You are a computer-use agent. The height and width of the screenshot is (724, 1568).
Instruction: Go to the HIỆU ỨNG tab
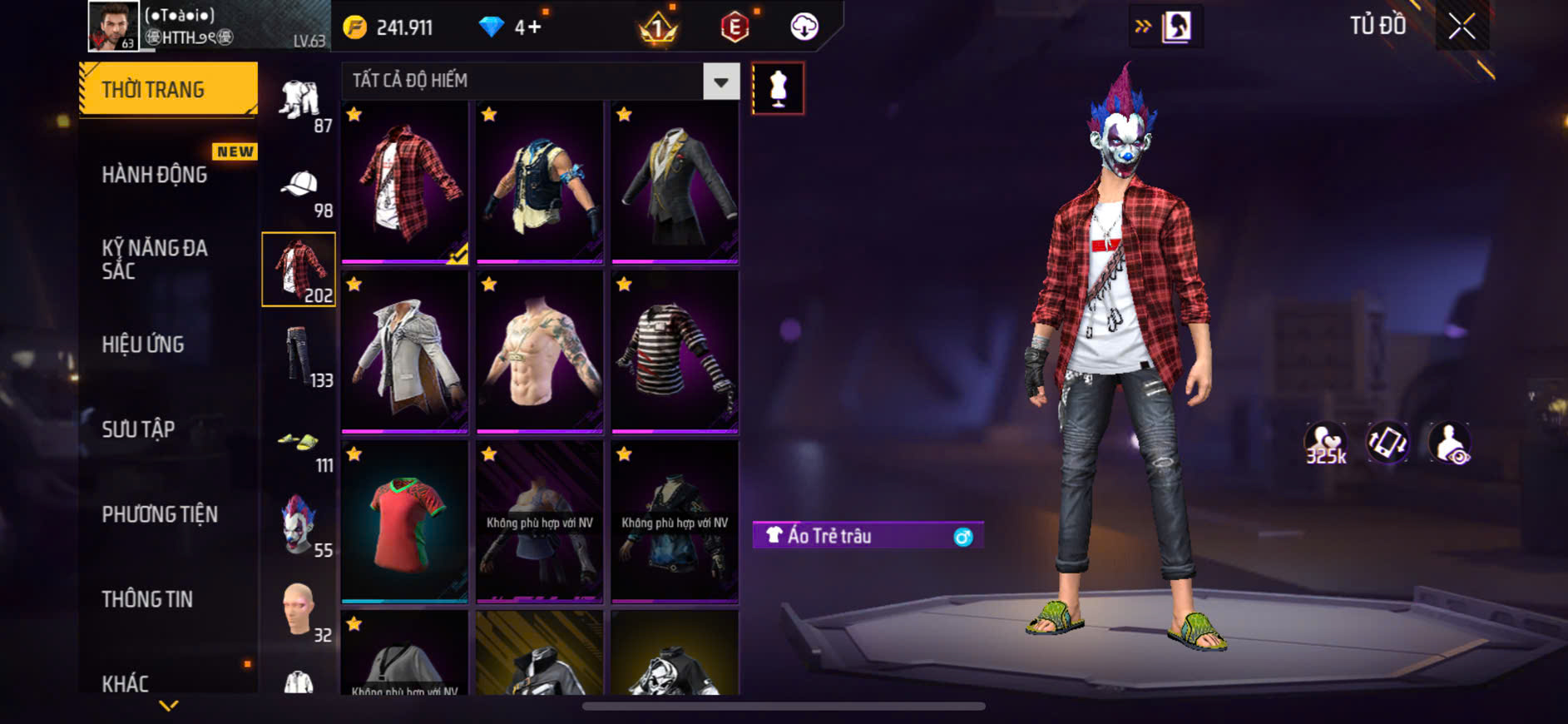click(143, 345)
